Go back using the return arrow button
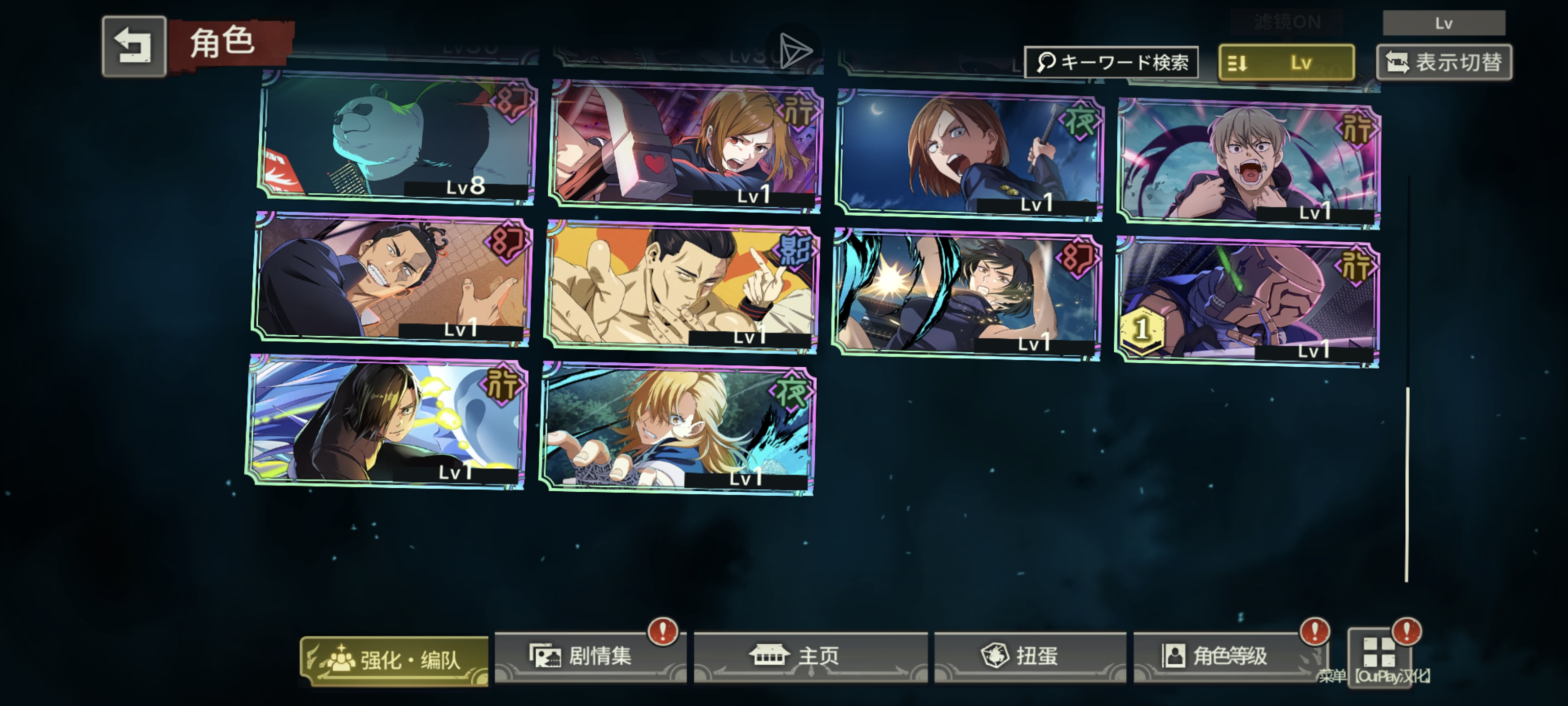 [x=134, y=46]
